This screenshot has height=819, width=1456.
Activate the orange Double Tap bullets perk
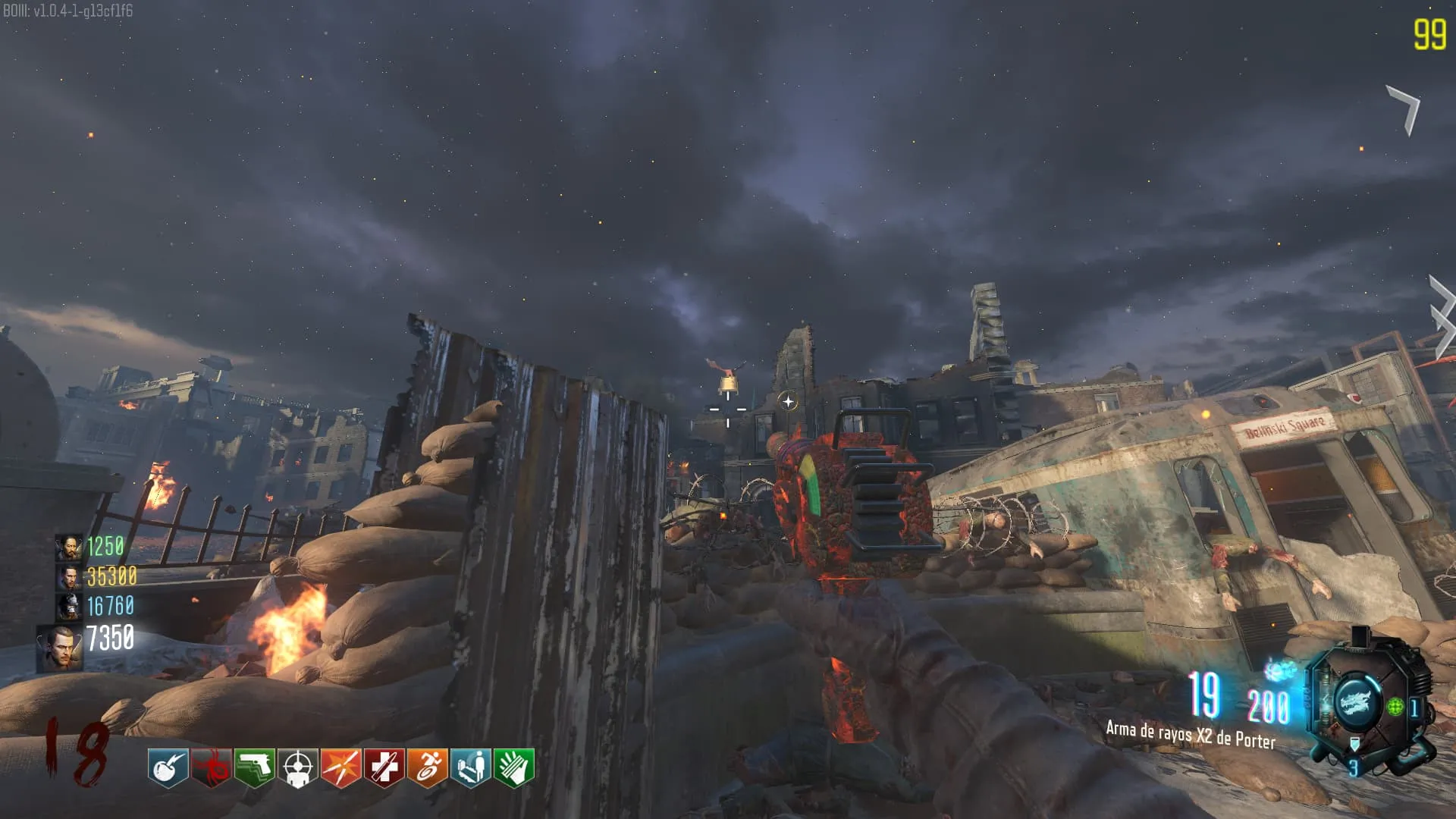[340, 767]
